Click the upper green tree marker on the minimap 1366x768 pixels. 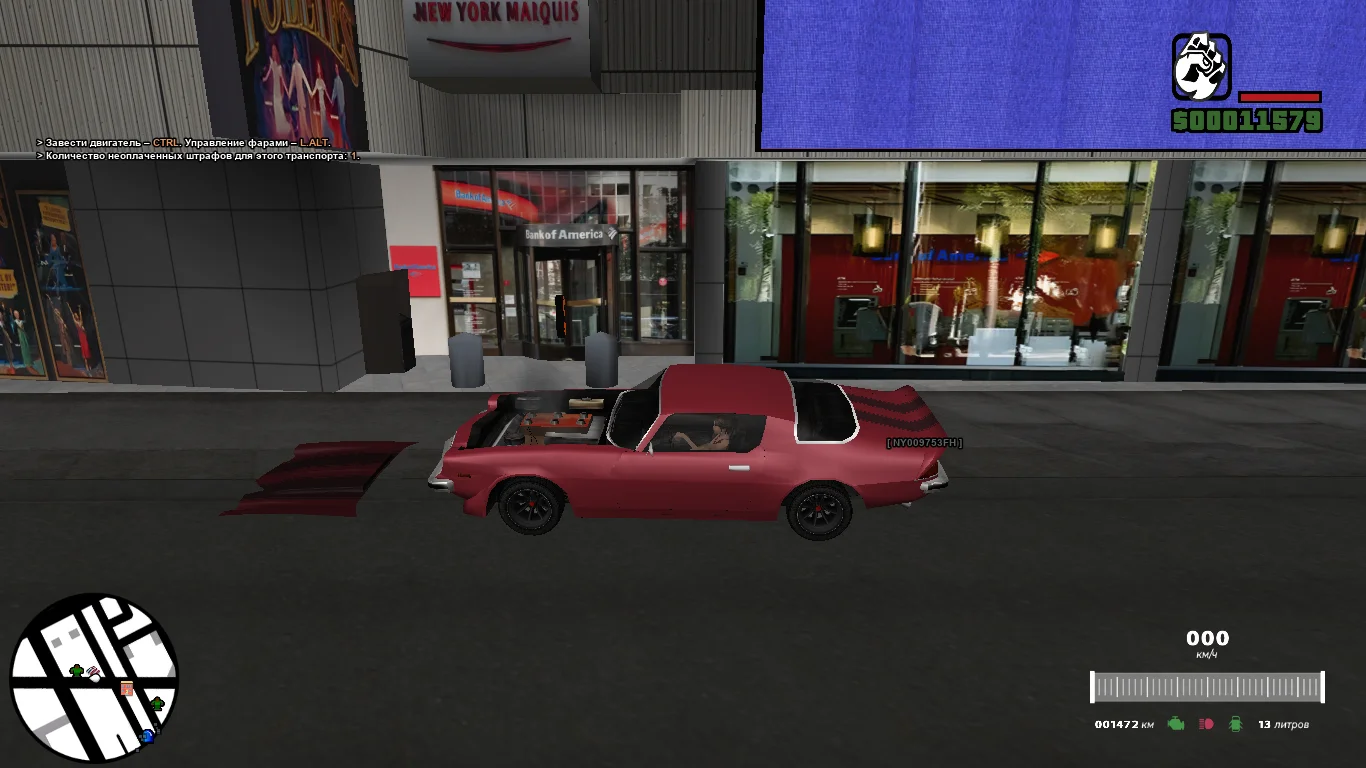pyautogui.click(x=76, y=671)
